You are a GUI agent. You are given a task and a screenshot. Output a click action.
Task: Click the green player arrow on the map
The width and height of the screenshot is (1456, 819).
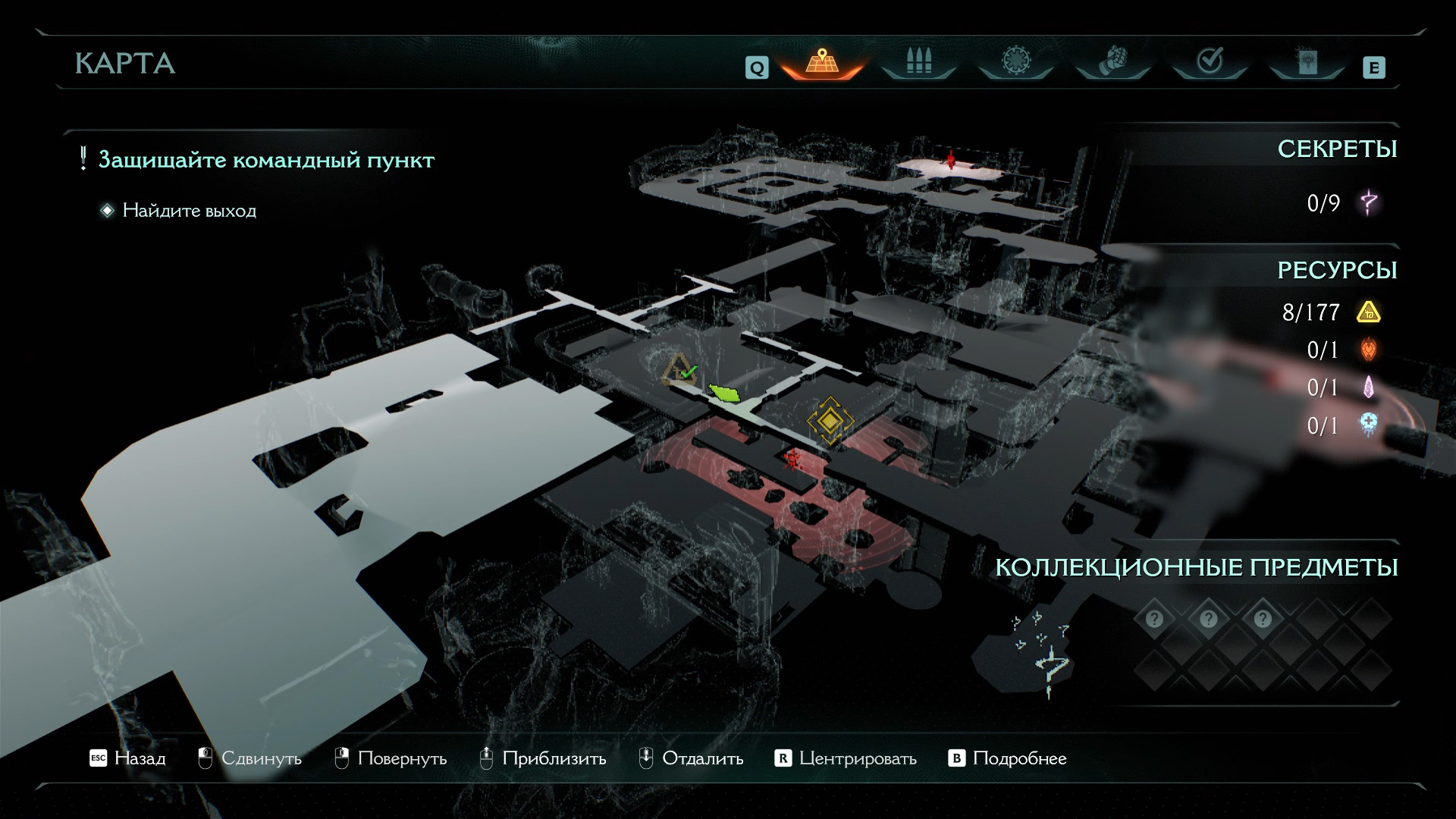(x=725, y=393)
